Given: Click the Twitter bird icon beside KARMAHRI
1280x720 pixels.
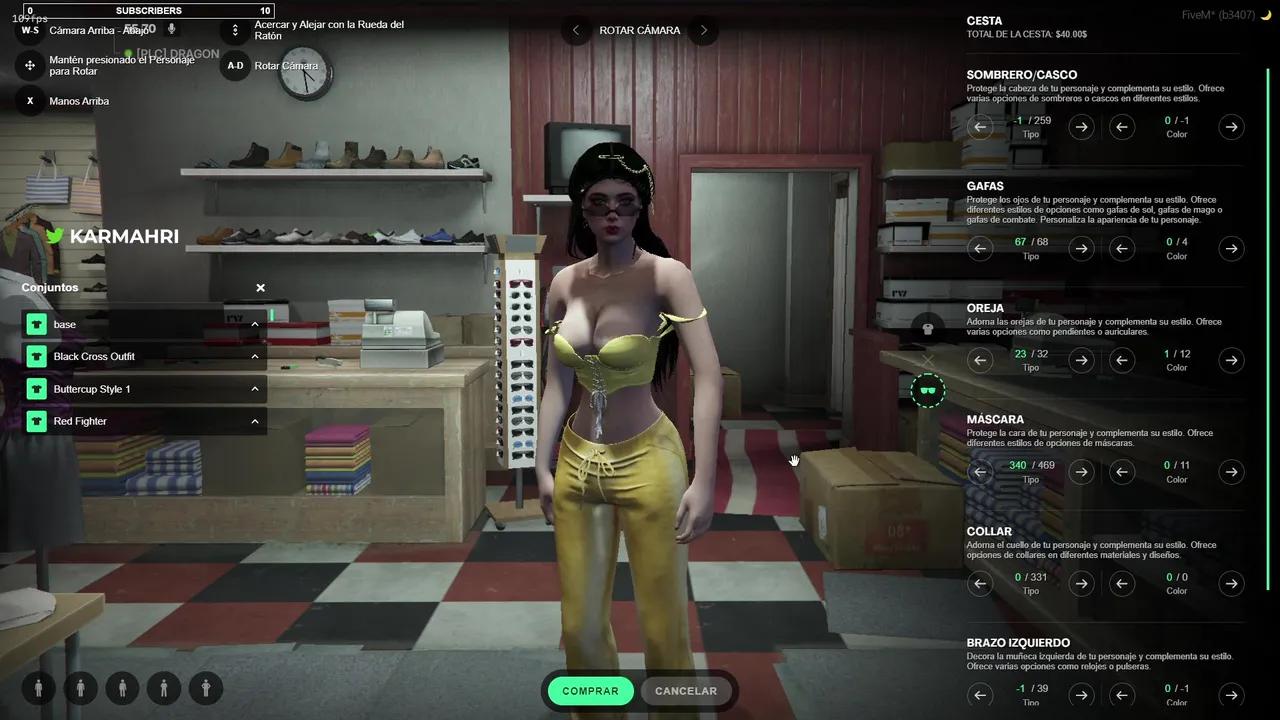Looking at the screenshot, I should click(53, 236).
